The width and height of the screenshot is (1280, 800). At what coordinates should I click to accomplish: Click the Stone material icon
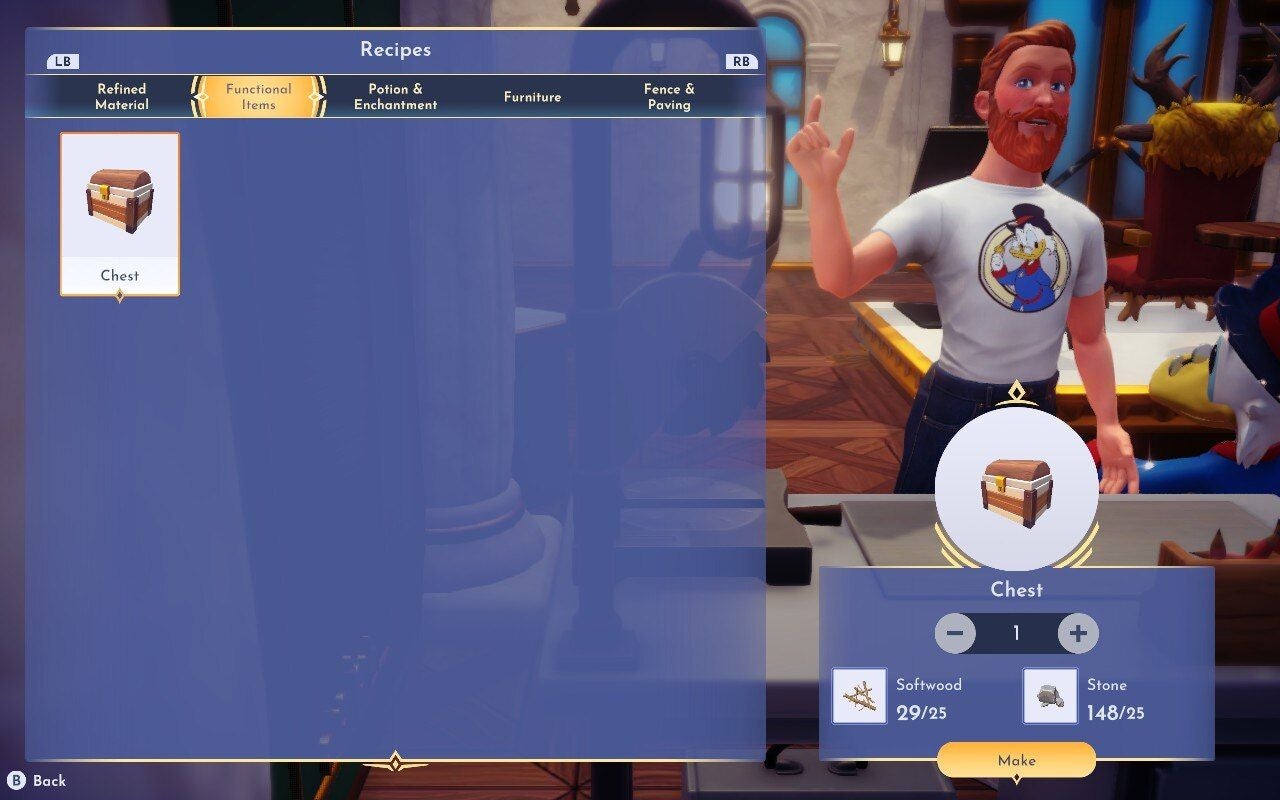1049,698
